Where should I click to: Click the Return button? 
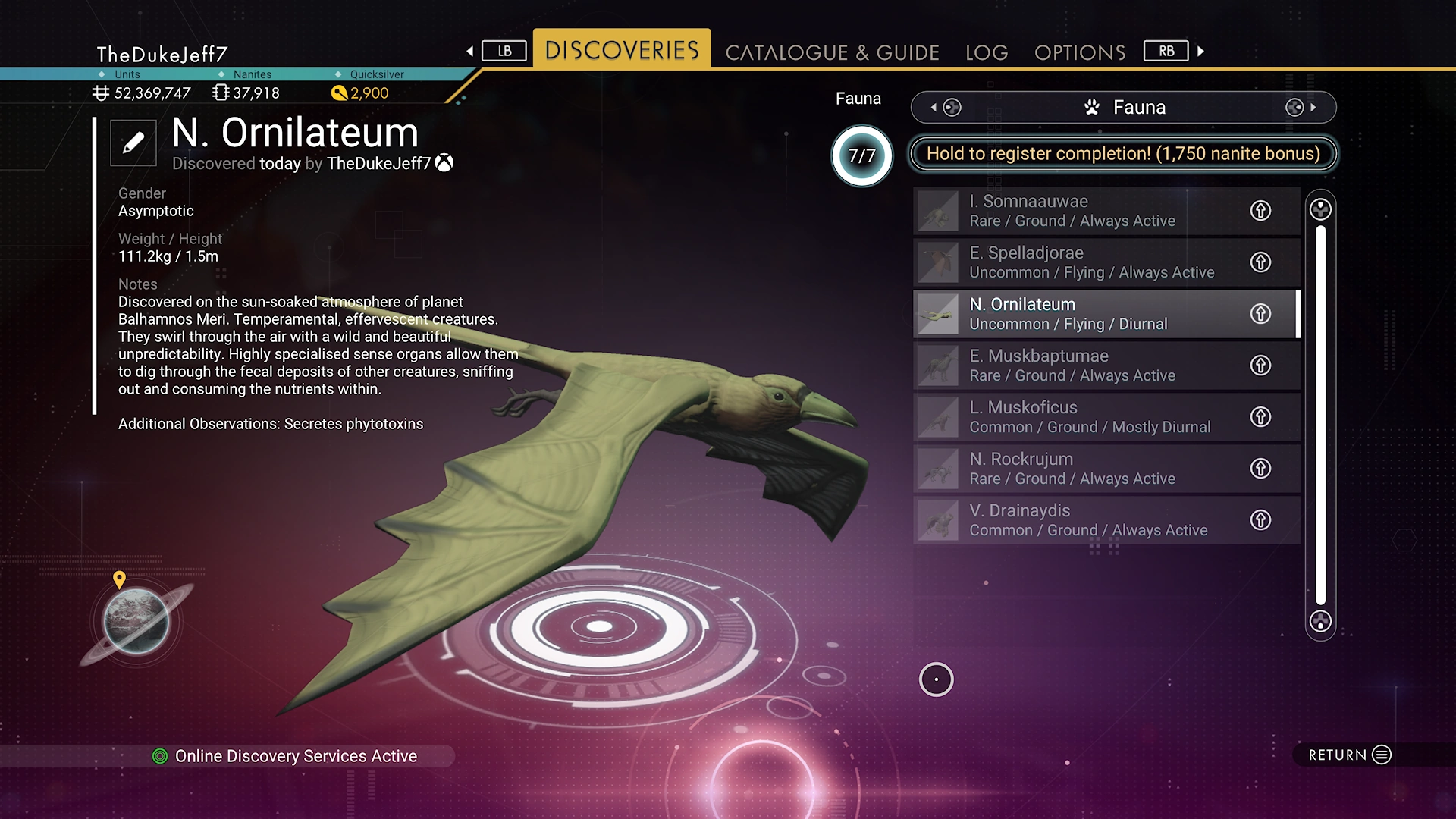[x=1350, y=755]
